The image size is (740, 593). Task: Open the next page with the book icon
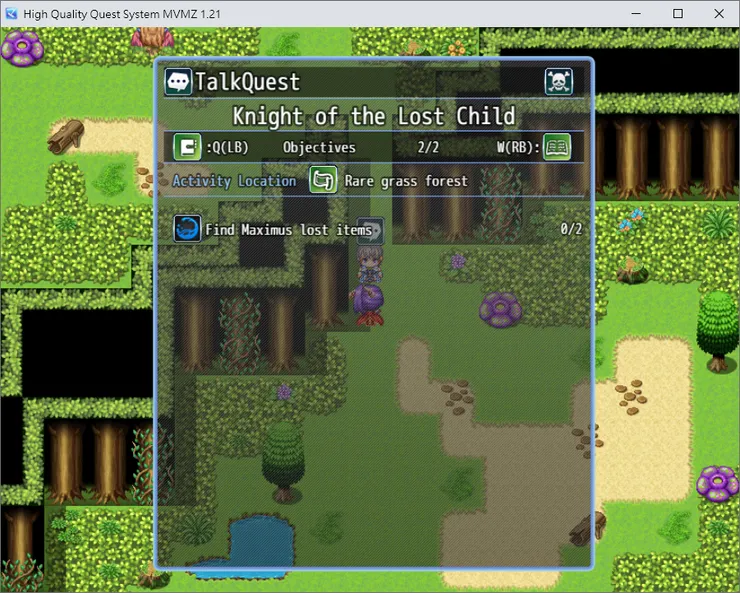(x=557, y=147)
